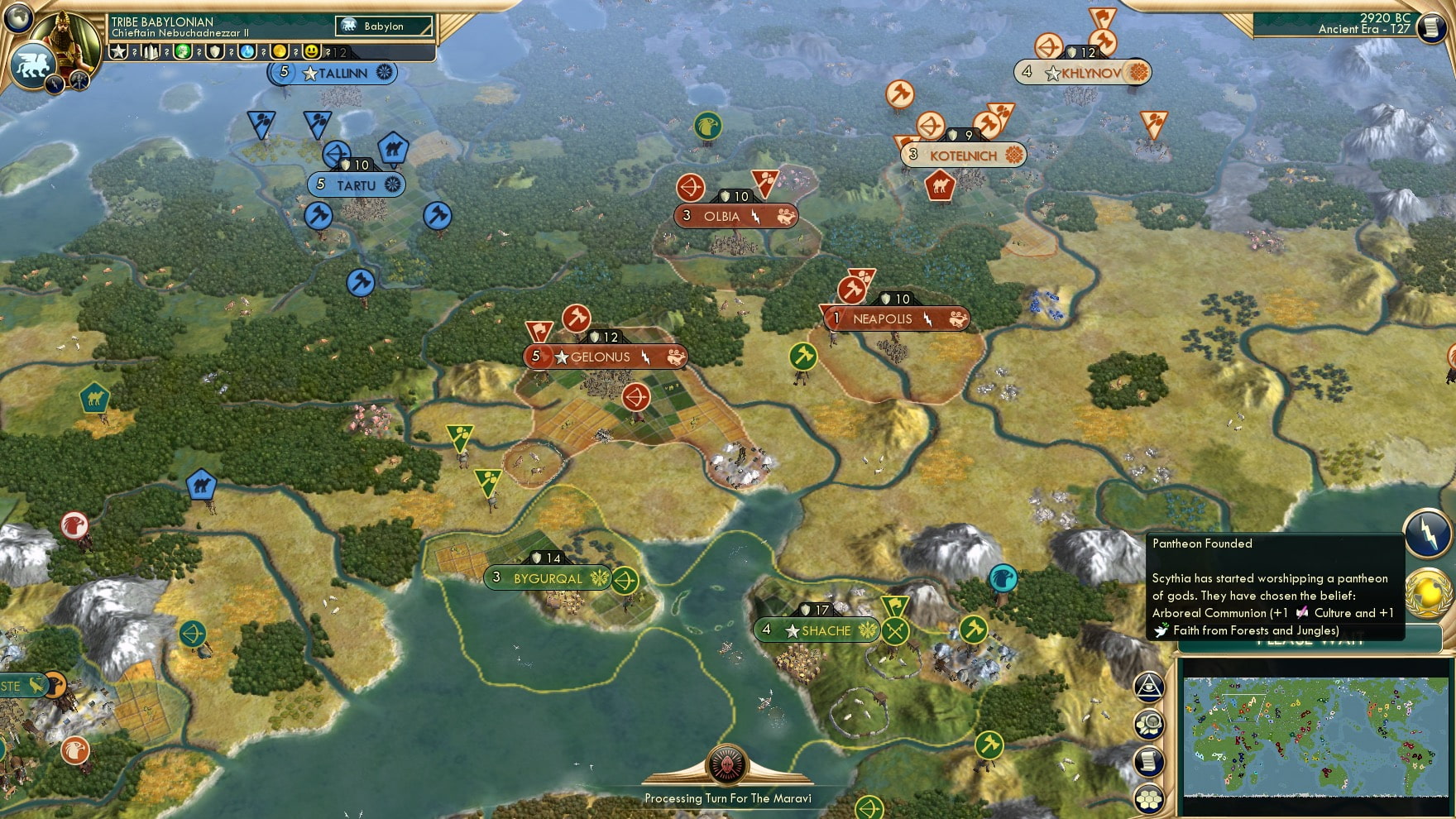
Task: Open the Babylon banner dropdown
Action: click(385, 26)
